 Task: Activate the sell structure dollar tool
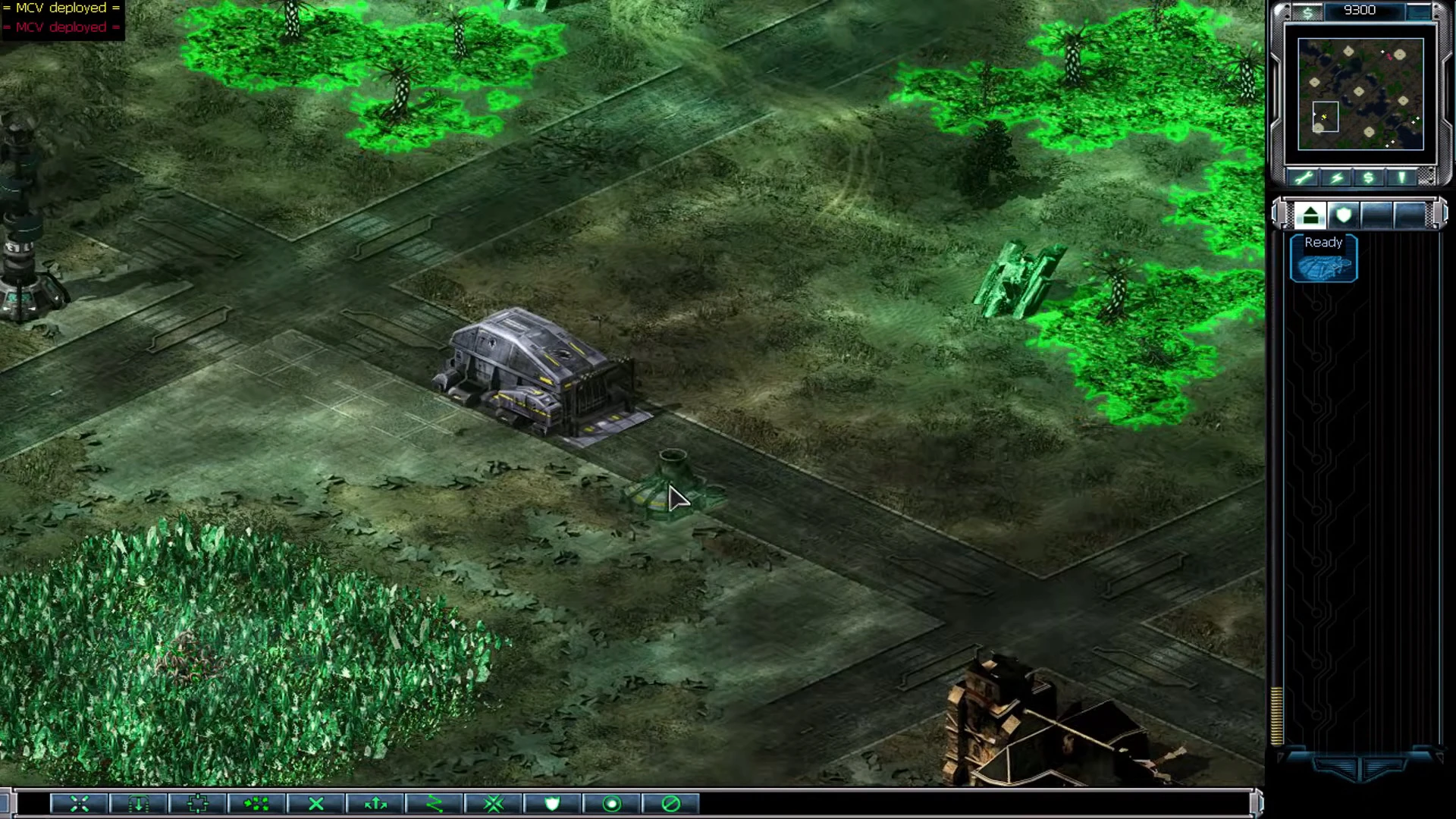coord(1367,177)
